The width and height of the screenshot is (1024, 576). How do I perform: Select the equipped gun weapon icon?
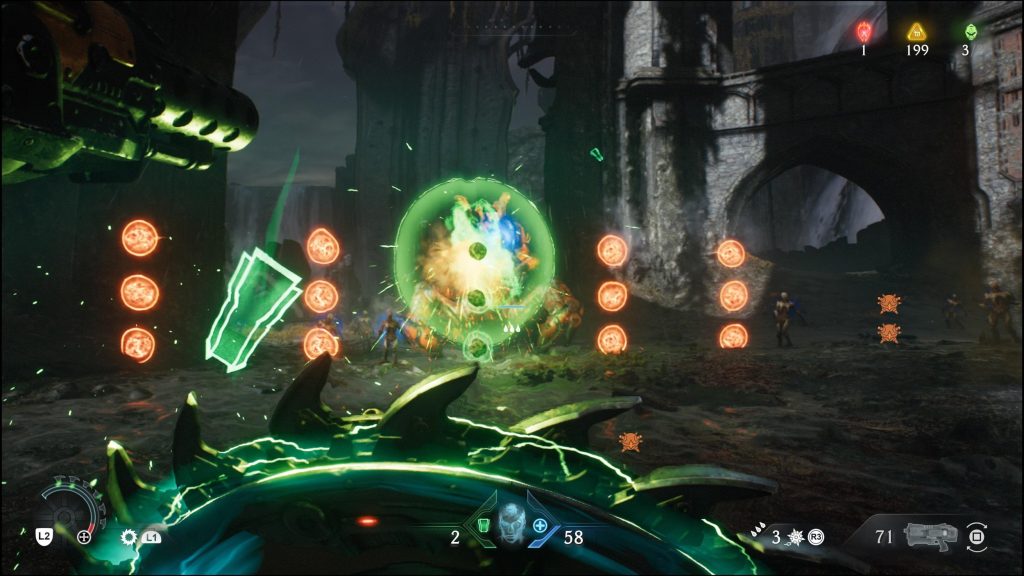point(929,535)
